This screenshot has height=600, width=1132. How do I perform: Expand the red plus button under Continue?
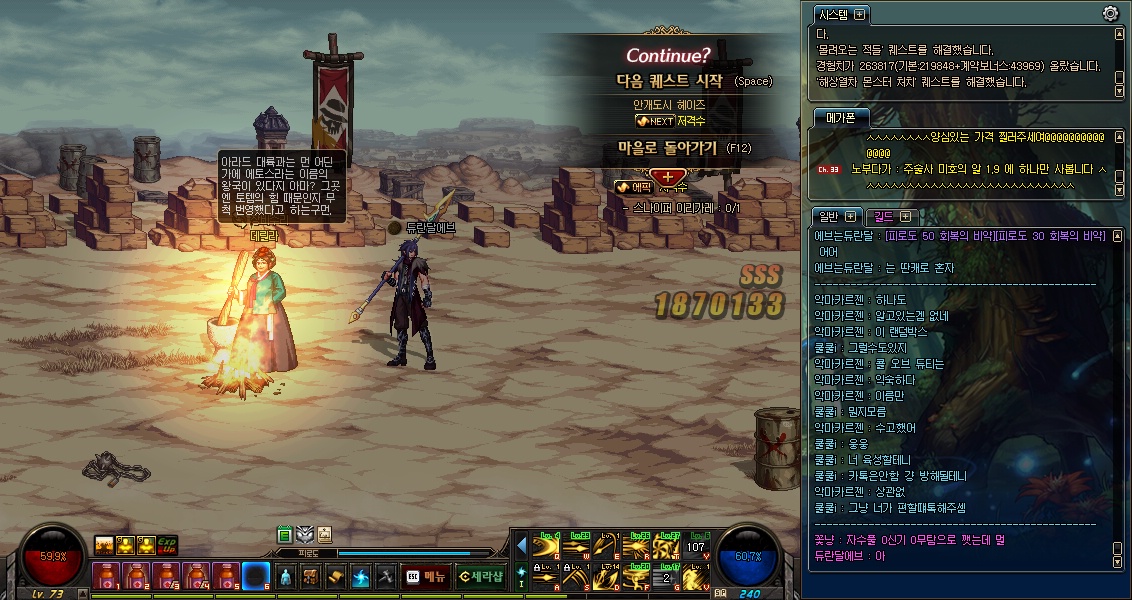(668, 176)
